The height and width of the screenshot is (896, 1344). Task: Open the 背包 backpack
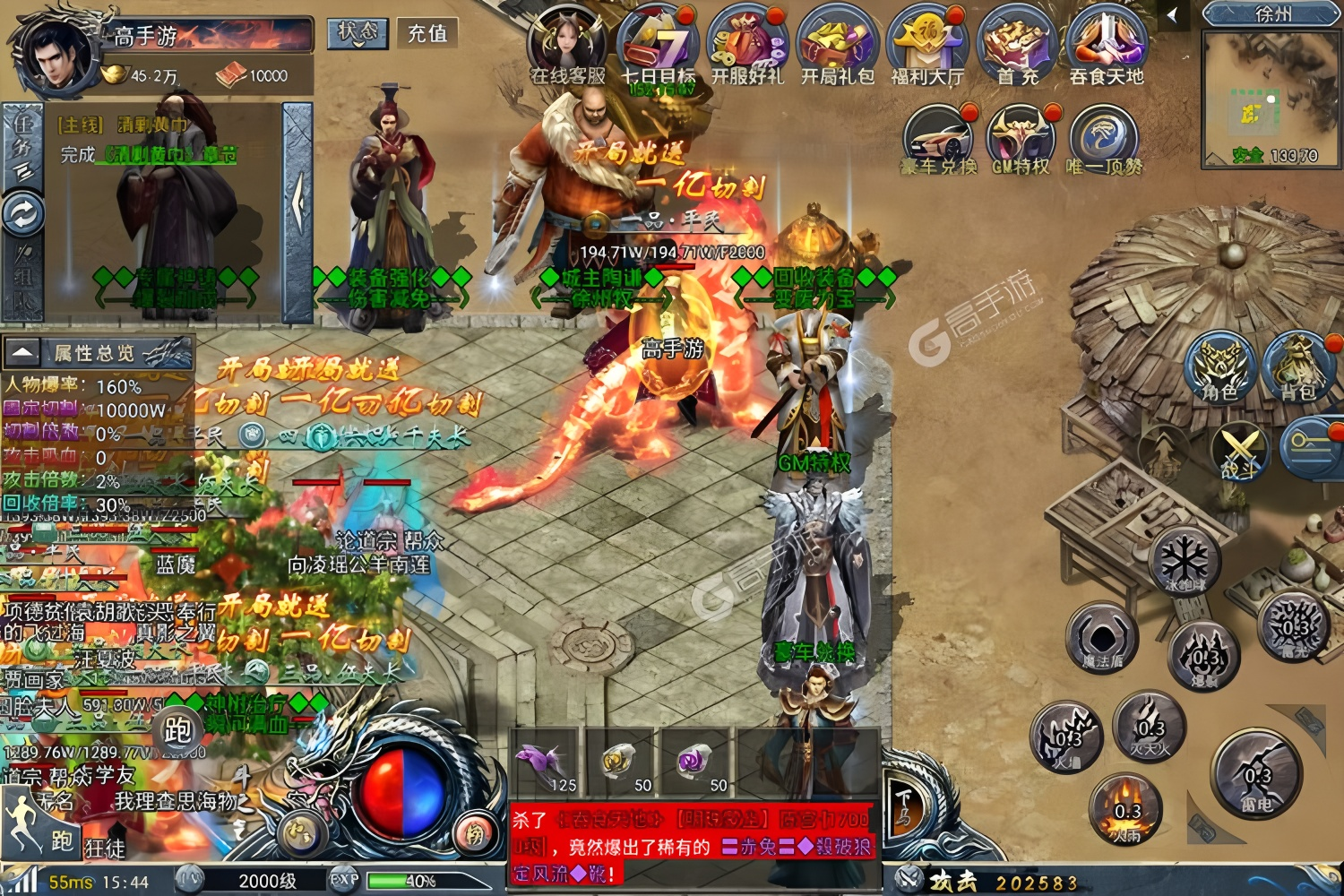tap(1297, 366)
